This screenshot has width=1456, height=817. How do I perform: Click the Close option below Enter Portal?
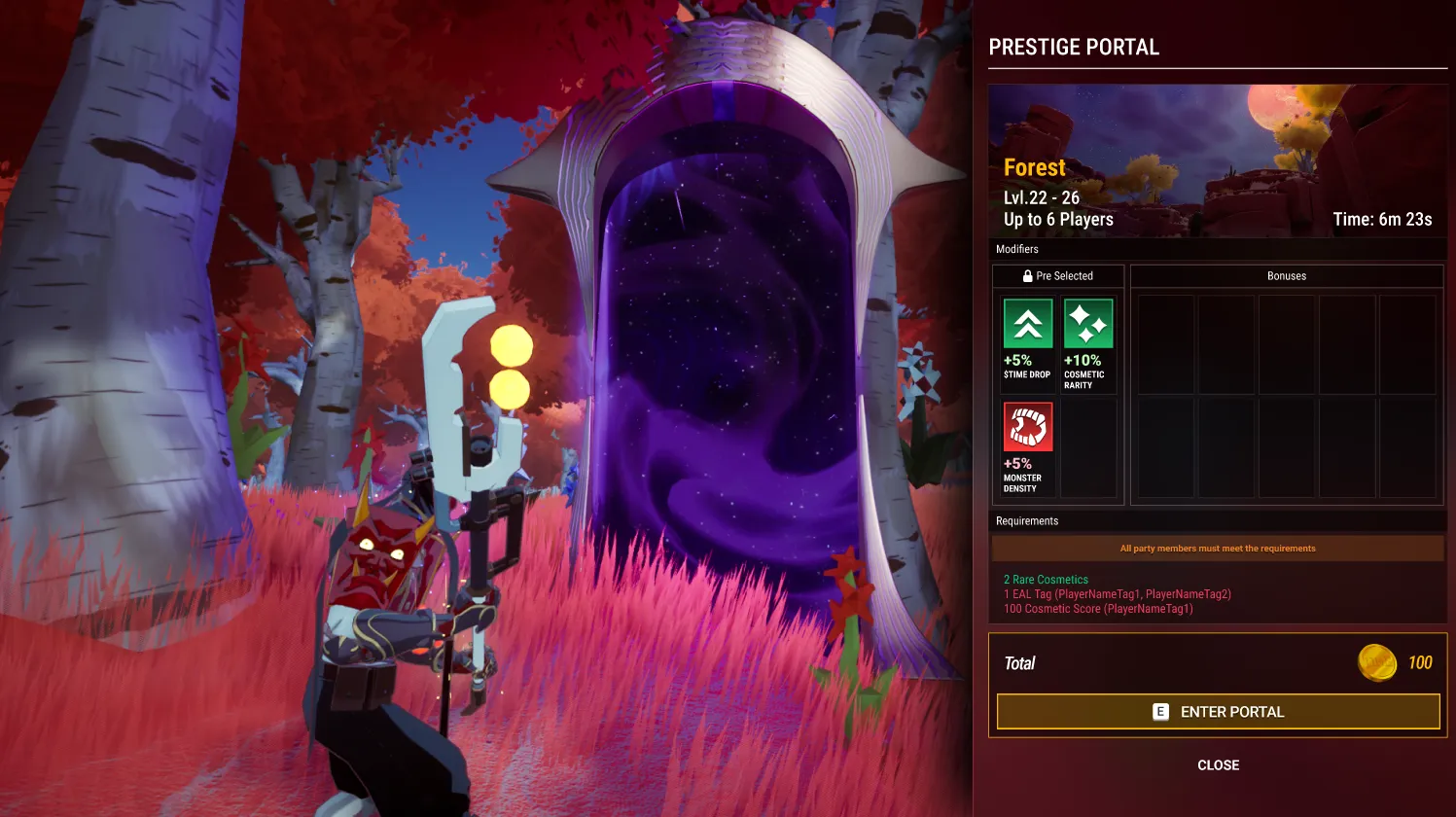pyautogui.click(x=1218, y=764)
